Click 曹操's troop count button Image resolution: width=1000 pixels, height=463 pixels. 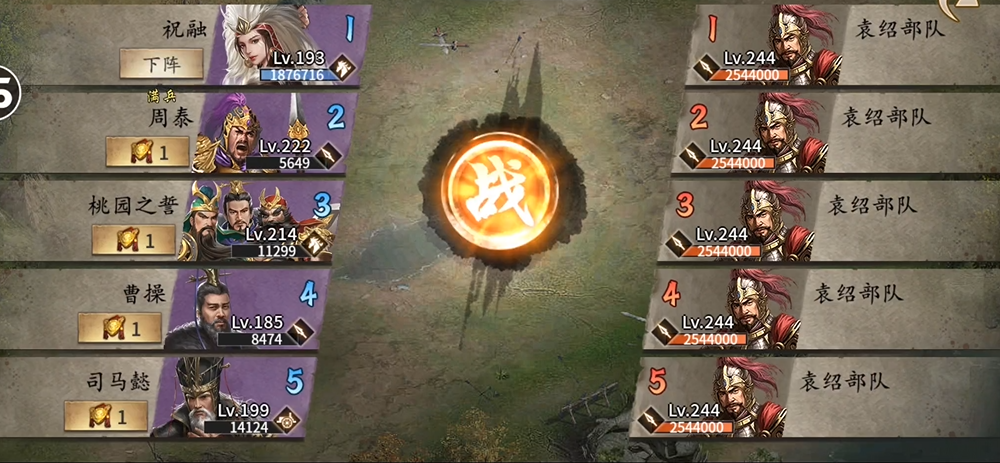[x=120, y=327]
